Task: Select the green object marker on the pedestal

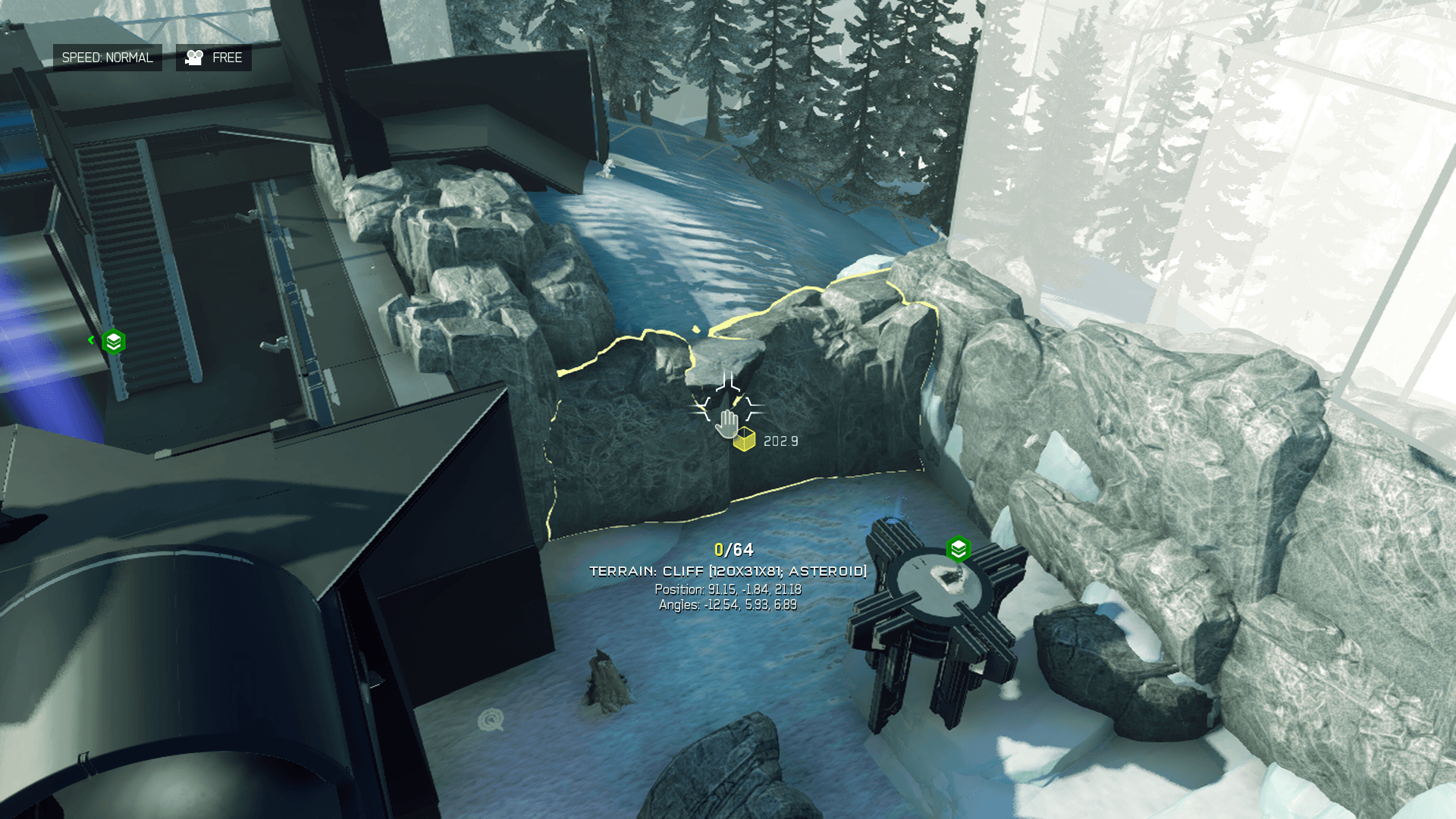Action: 959,549
